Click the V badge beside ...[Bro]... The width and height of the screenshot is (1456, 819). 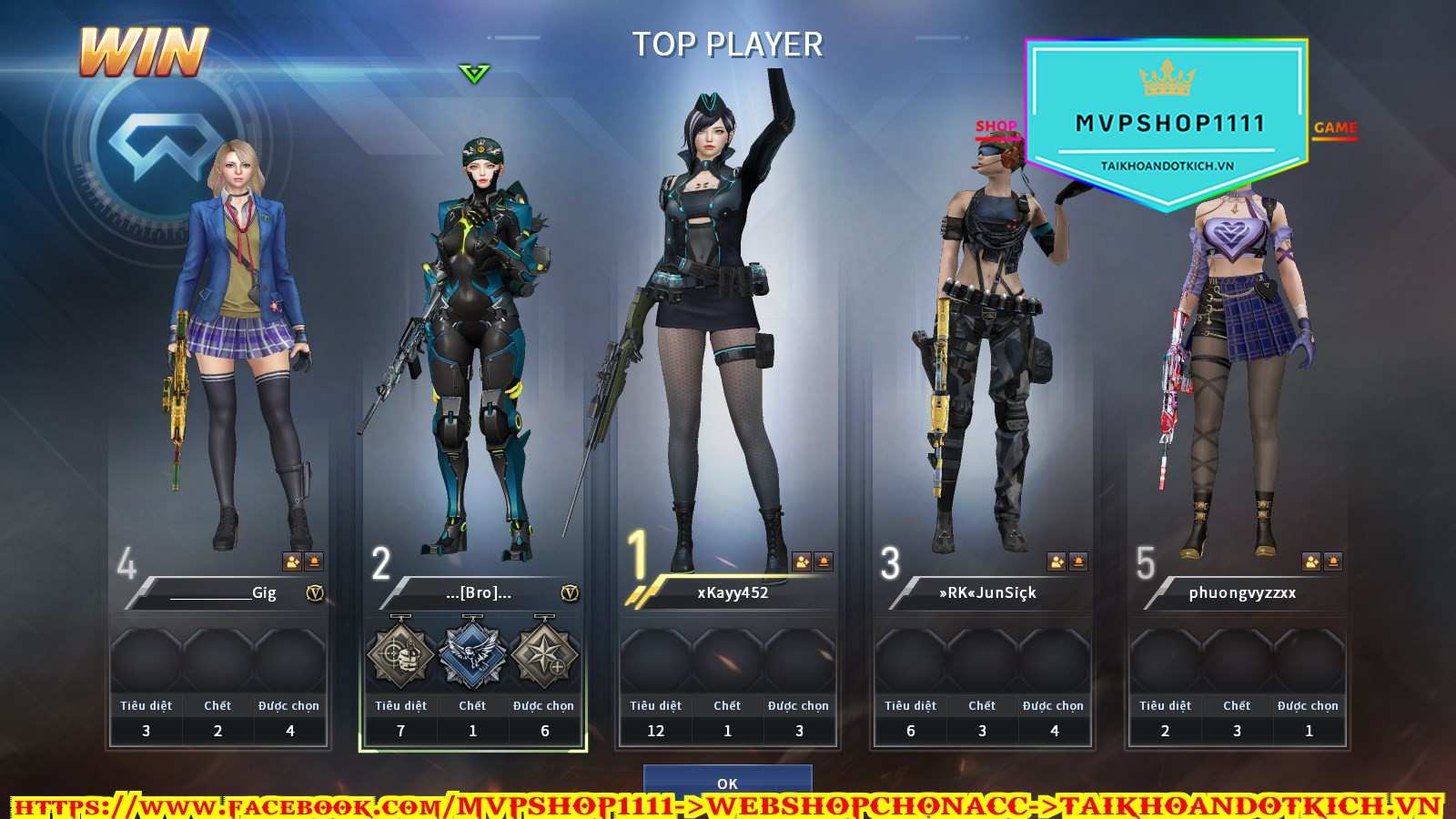coord(570,593)
